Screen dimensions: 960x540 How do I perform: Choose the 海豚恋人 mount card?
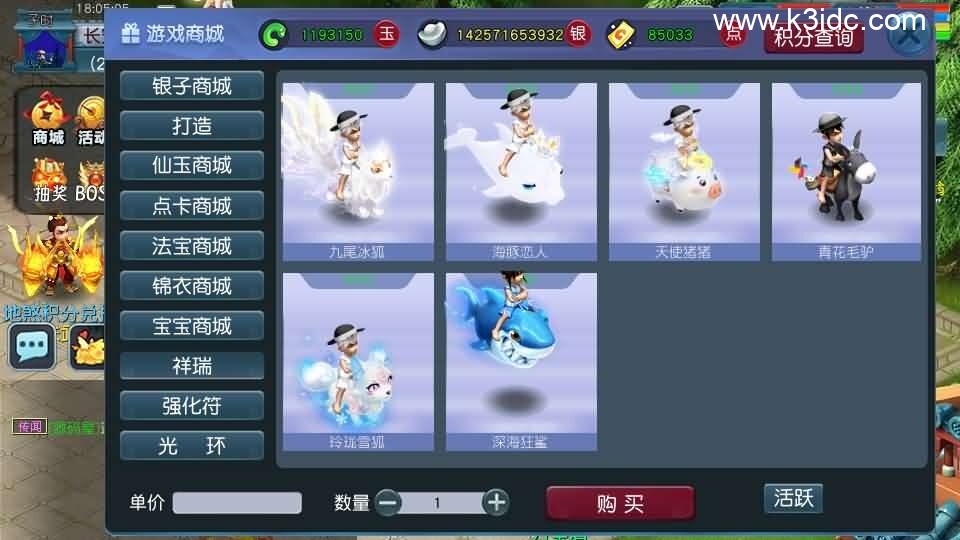(521, 172)
